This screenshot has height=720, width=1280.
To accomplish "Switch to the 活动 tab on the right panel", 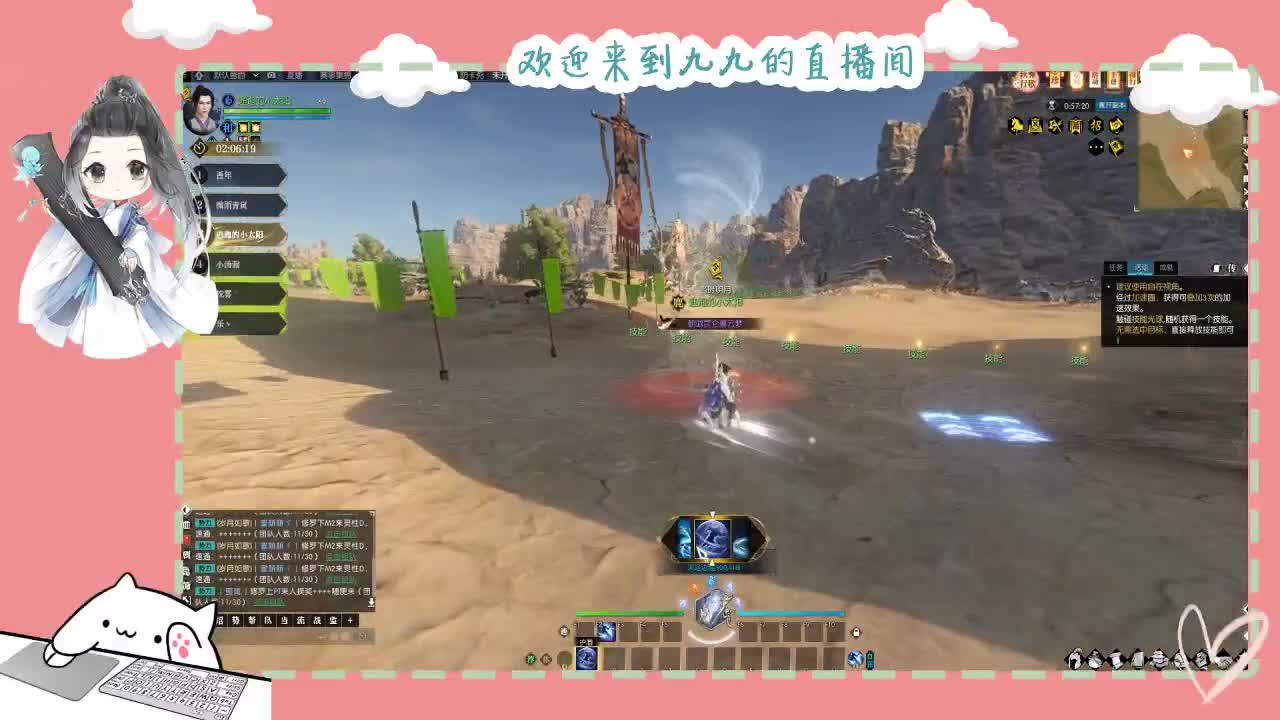I will pyautogui.click(x=1141, y=268).
